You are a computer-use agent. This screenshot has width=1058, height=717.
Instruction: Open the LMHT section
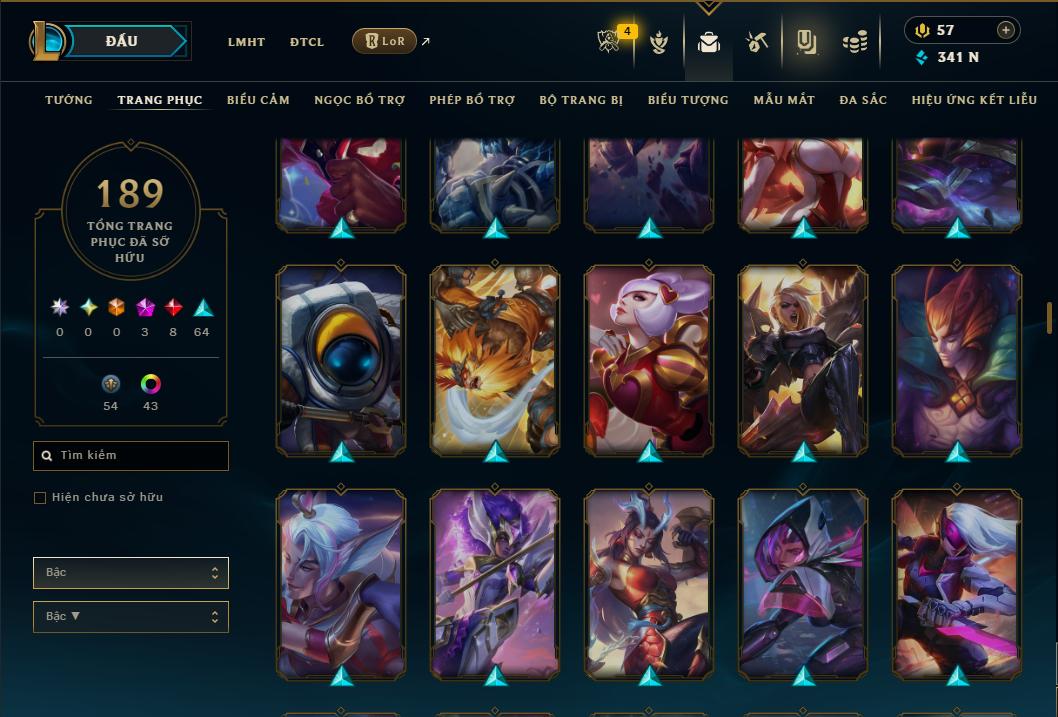pos(246,42)
